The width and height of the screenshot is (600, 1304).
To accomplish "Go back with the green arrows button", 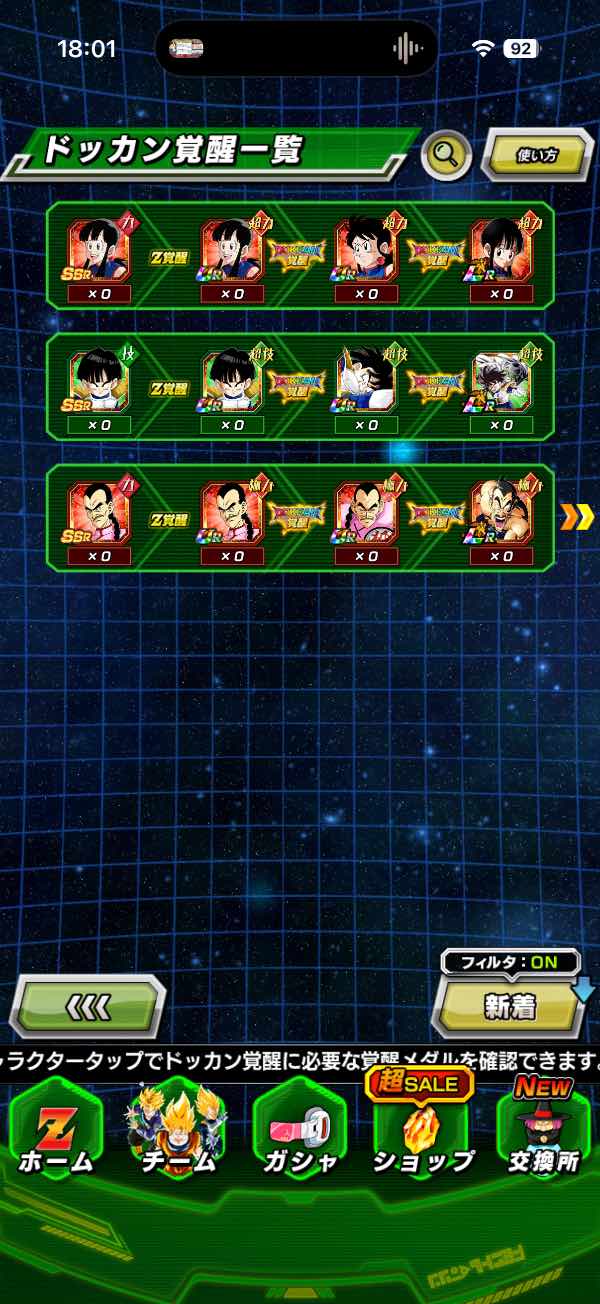I will tap(87, 1006).
